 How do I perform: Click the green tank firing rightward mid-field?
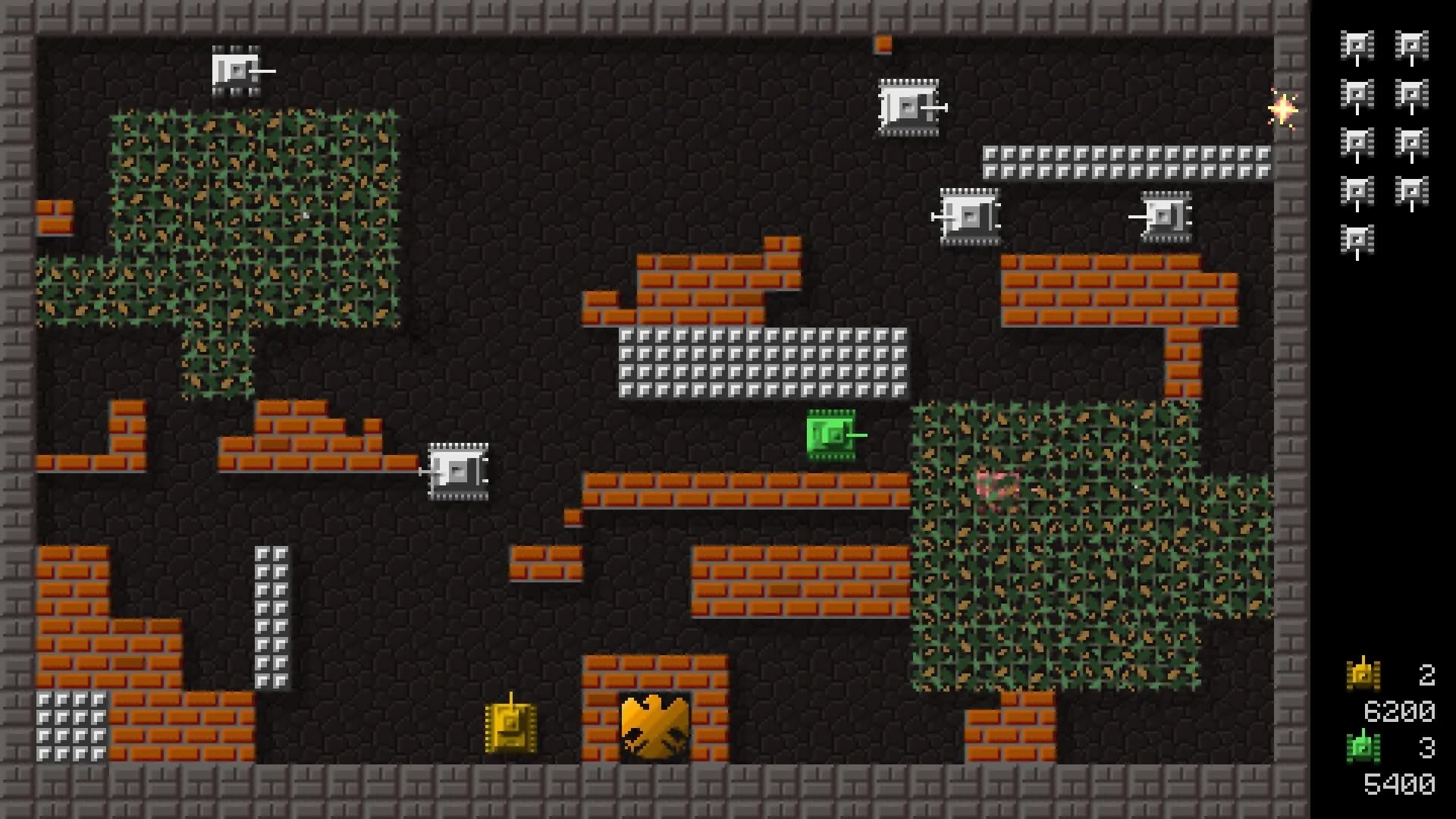[830, 435]
